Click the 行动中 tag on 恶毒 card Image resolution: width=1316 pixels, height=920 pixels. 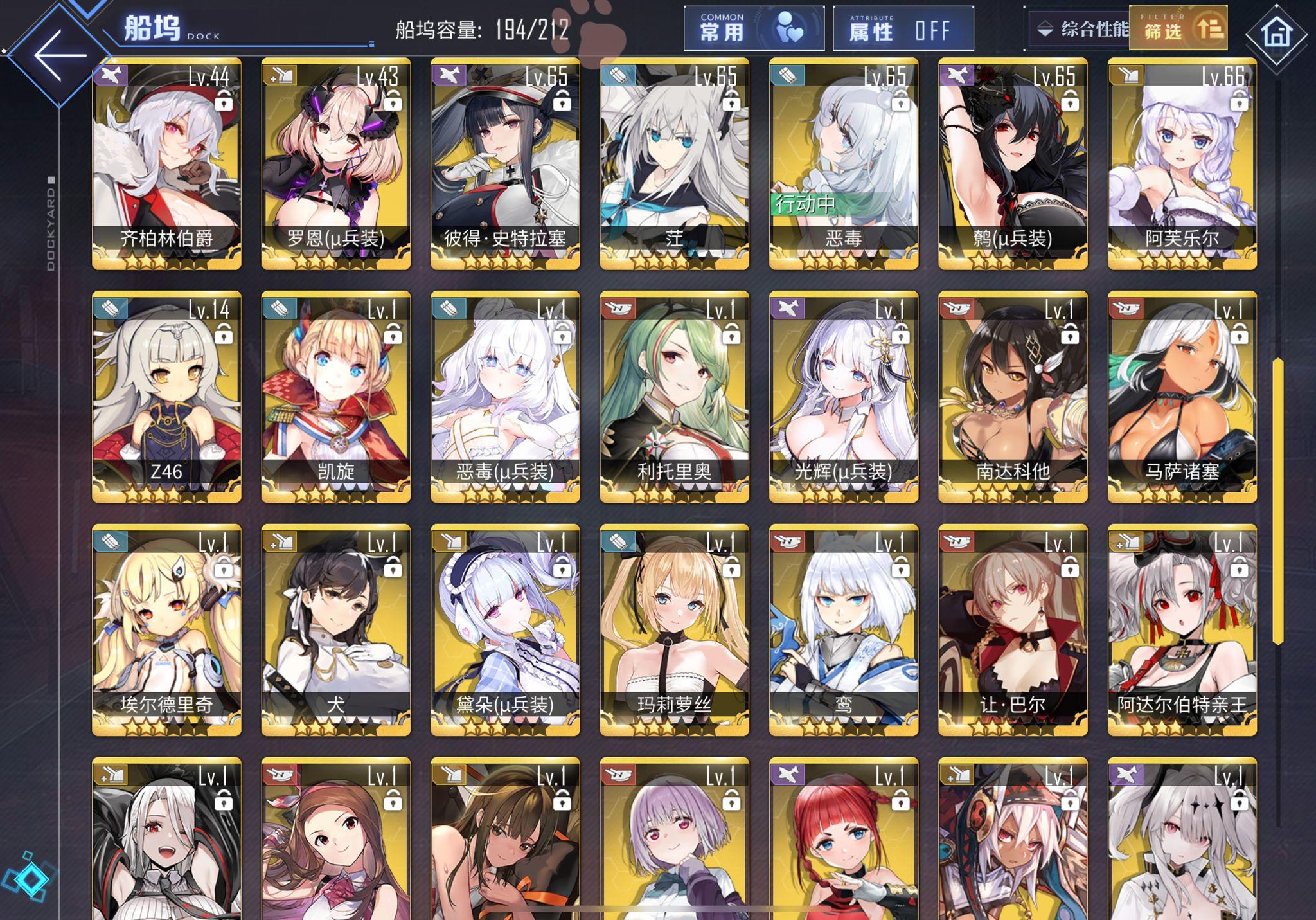pos(805,206)
